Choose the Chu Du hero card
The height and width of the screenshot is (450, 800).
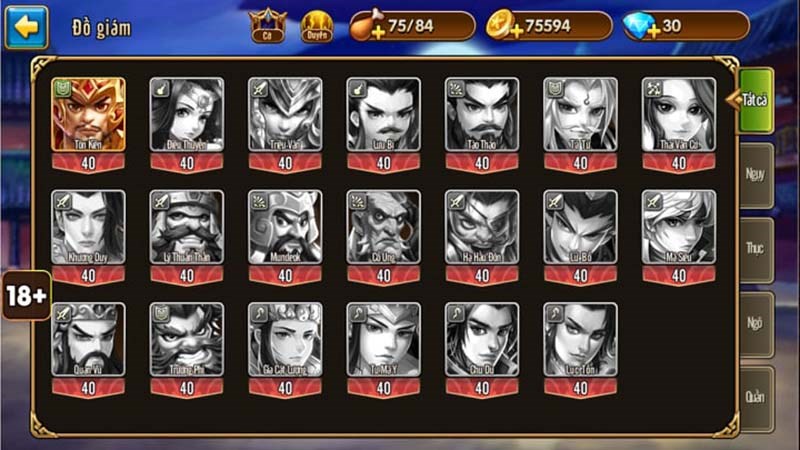pyautogui.click(x=482, y=341)
